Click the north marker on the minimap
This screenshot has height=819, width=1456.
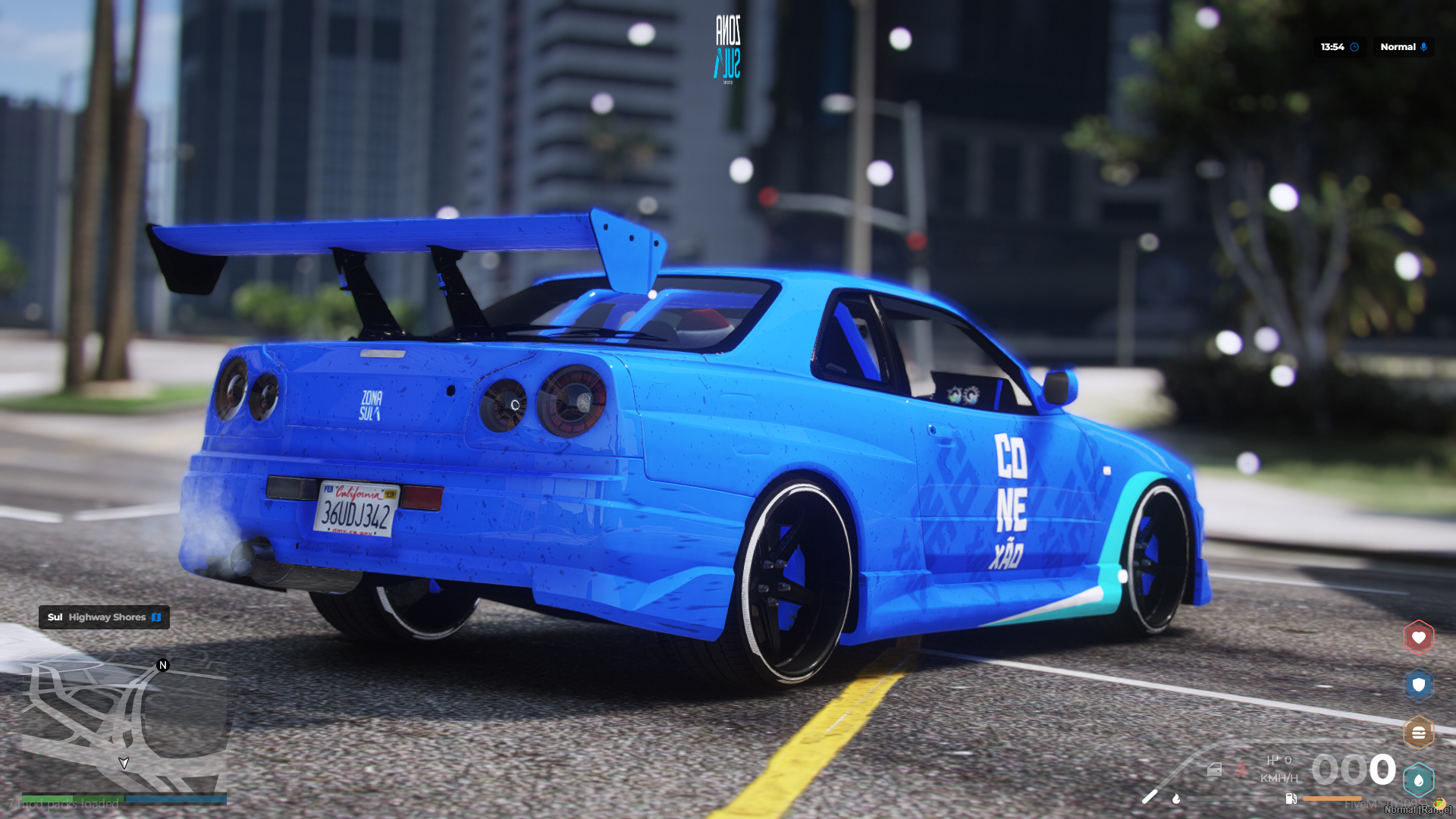(x=162, y=665)
